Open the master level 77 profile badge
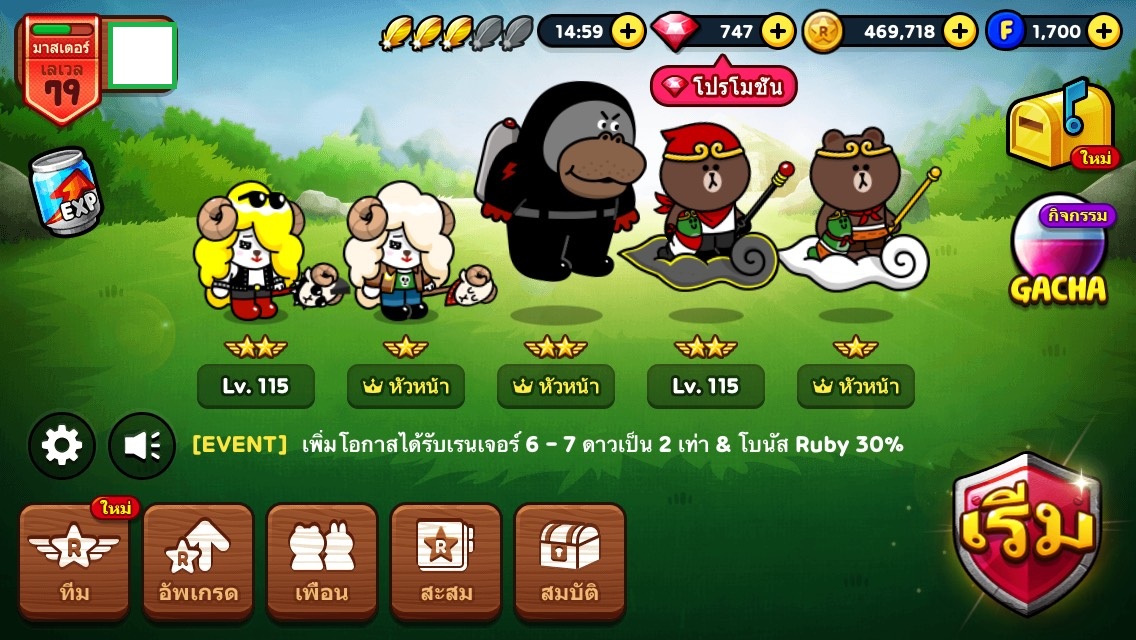1136x640 pixels. coord(60,68)
